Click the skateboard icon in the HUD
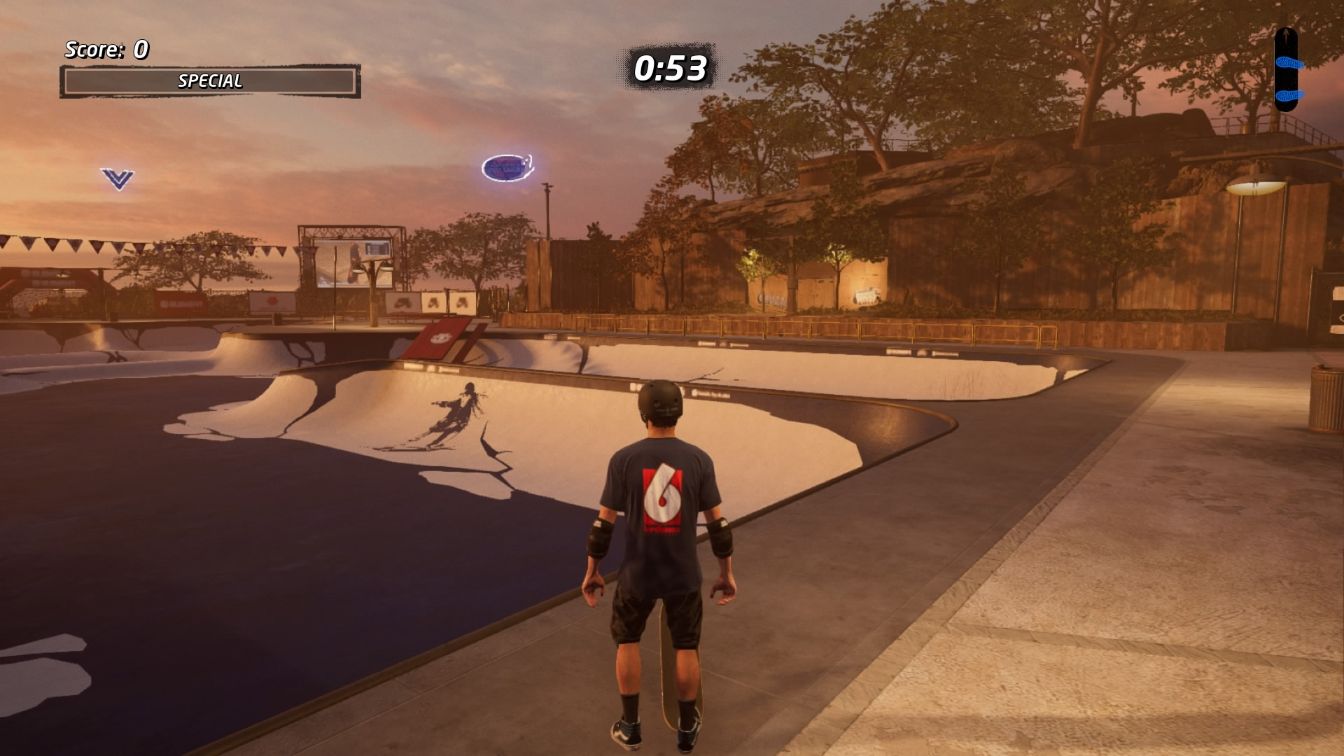 [x=1286, y=69]
